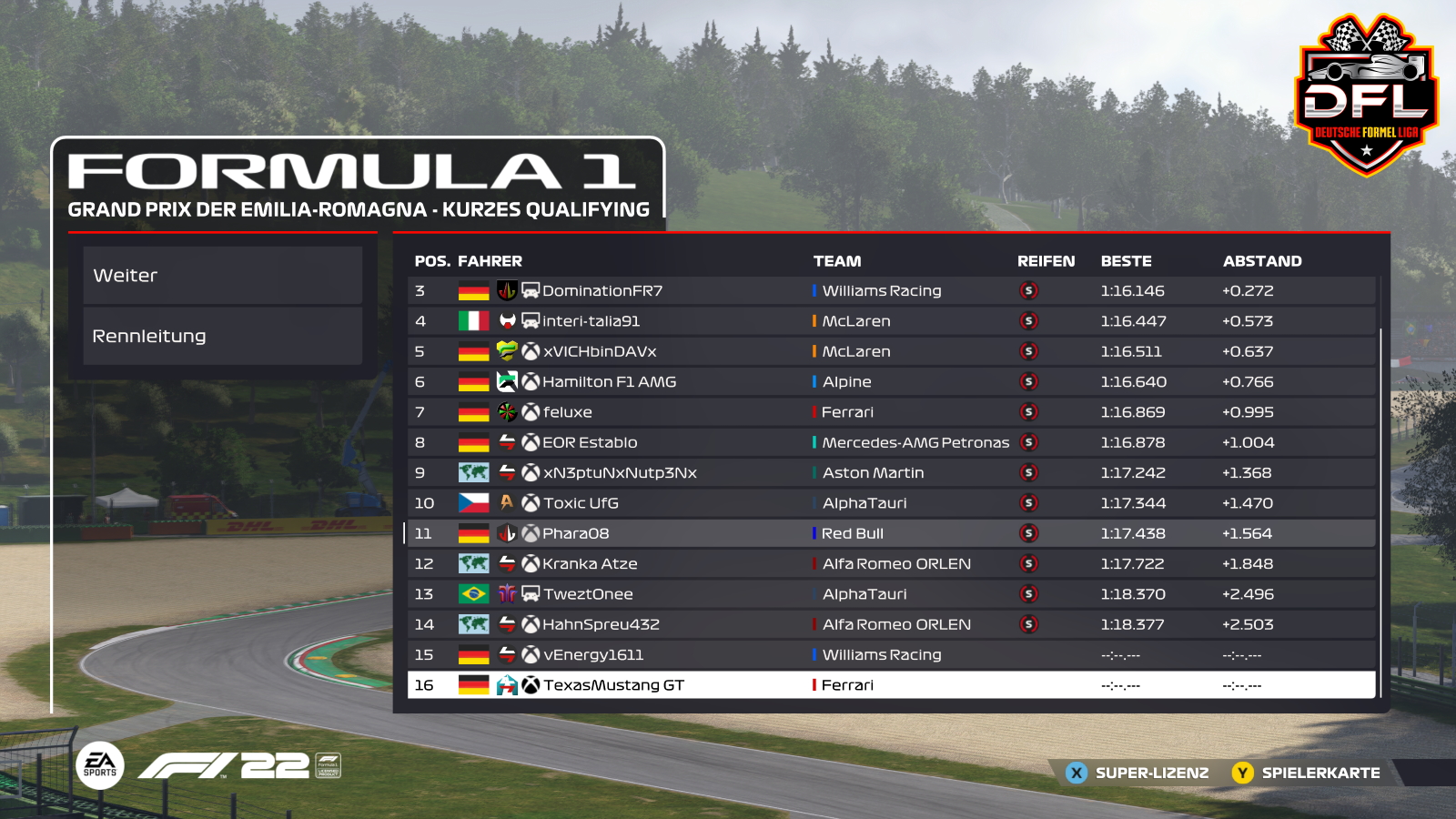Select the Weiter menu option
The width and height of the screenshot is (1456, 819).
coord(223,276)
